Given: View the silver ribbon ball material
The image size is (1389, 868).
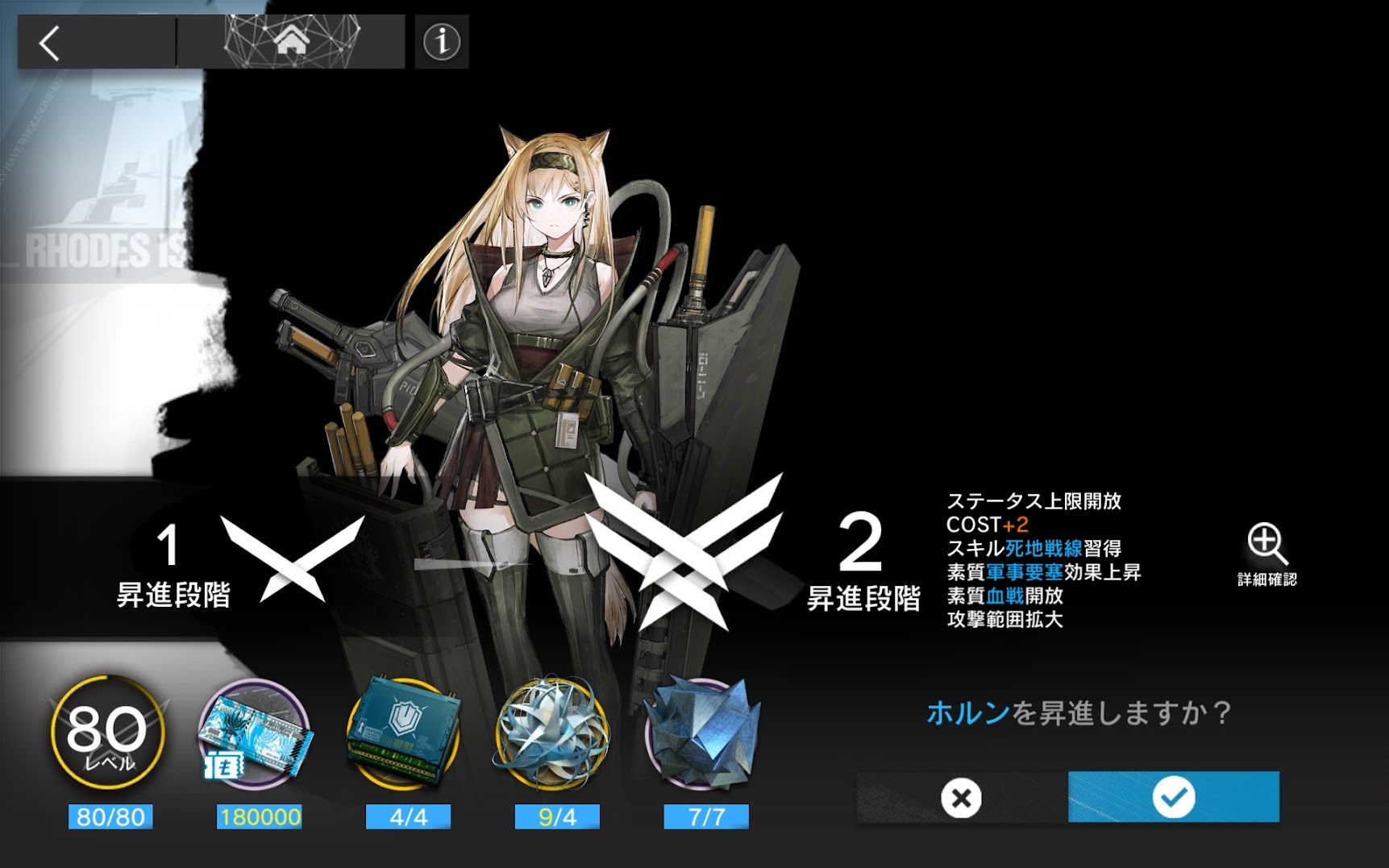Looking at the screenshot, I should click(x=553, y=735).
